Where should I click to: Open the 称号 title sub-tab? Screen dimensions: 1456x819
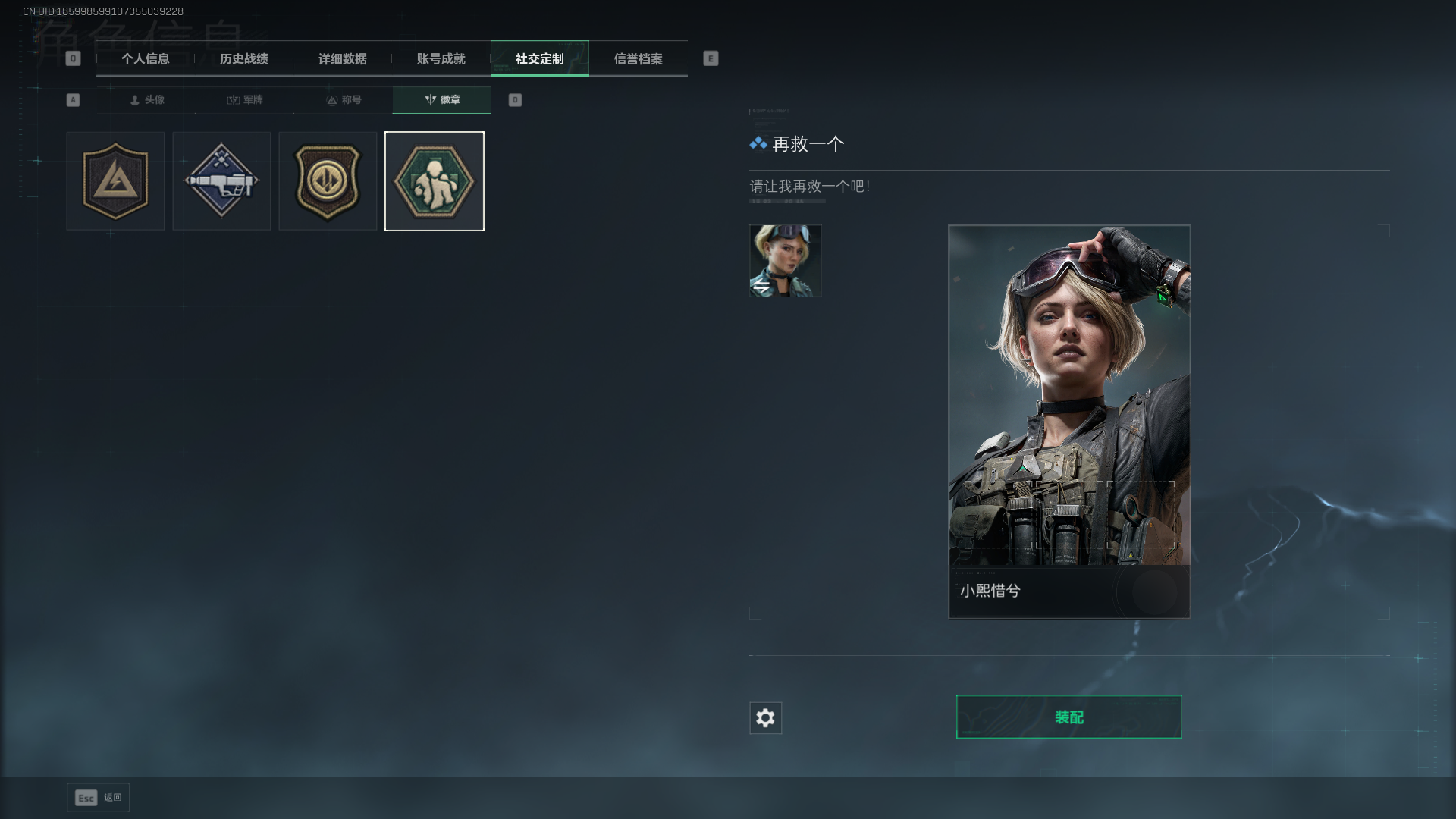click(344, 100)
